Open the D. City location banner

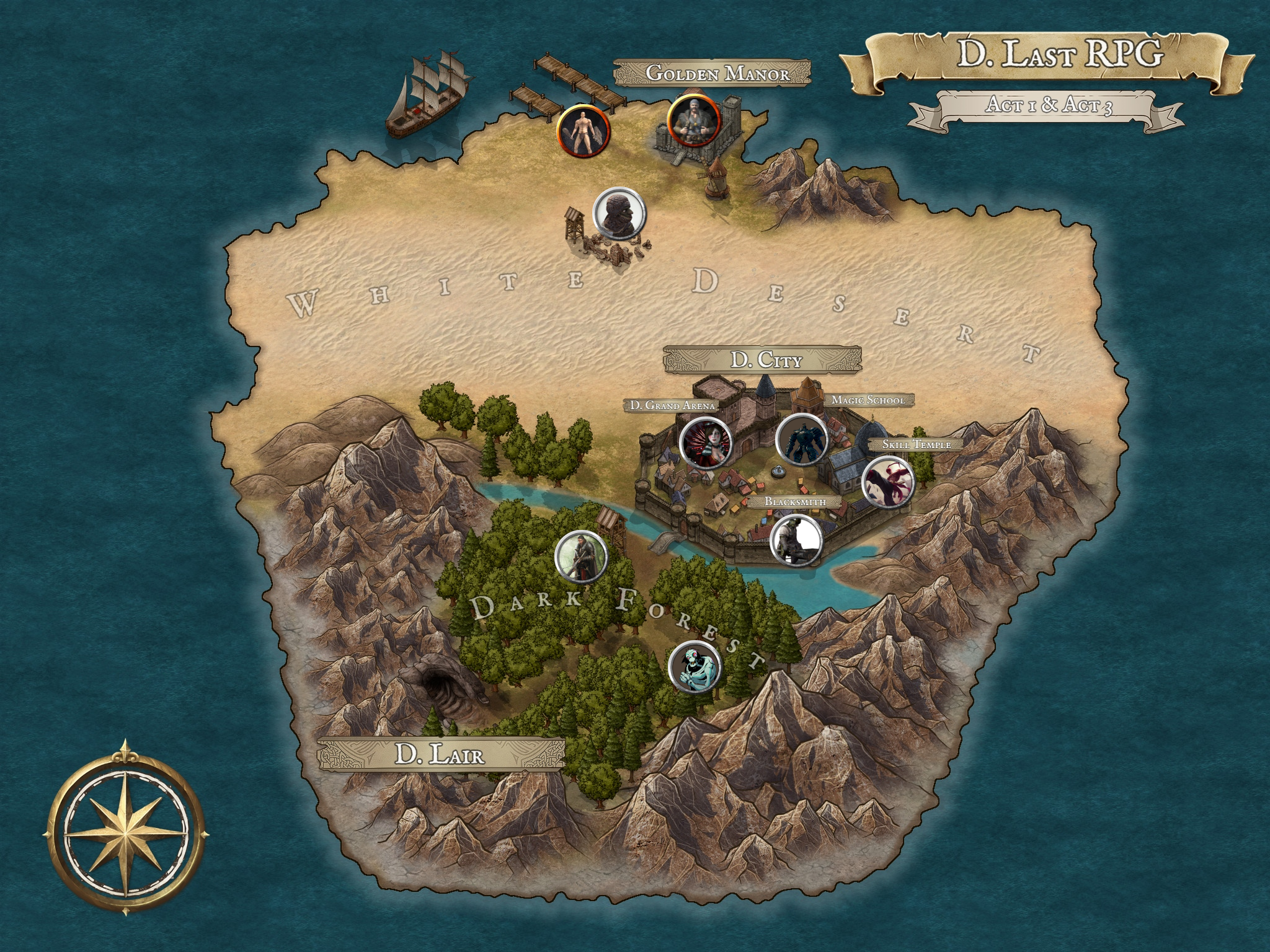click(763, 360)
